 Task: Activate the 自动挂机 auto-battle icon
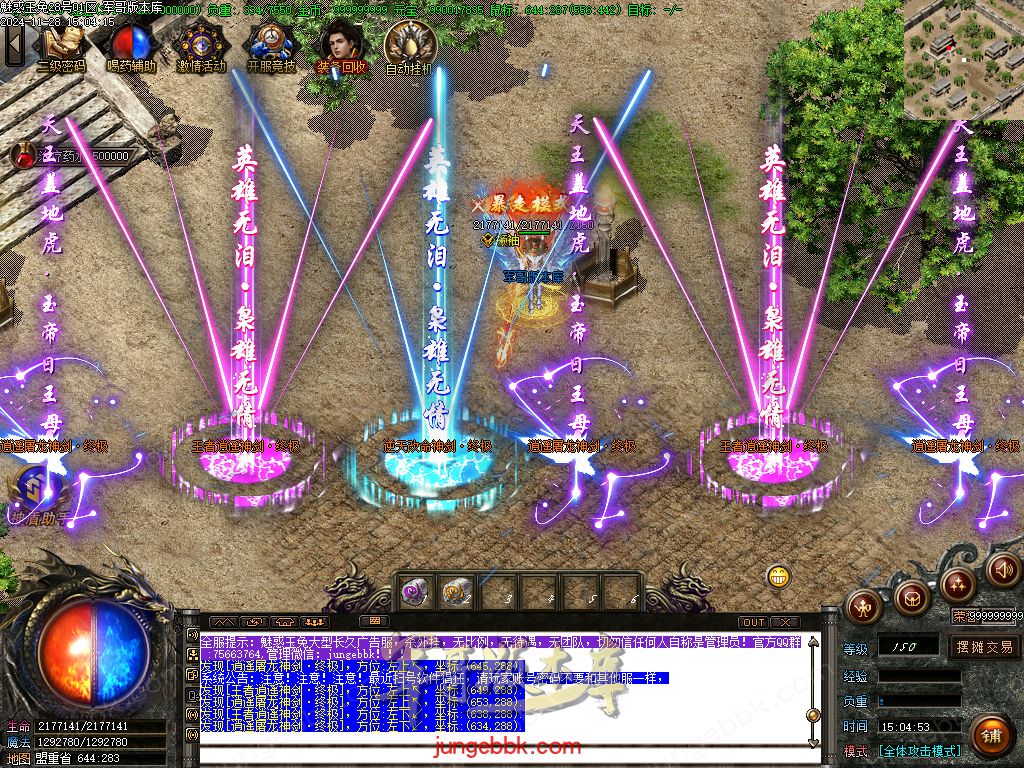click(409, 45)
